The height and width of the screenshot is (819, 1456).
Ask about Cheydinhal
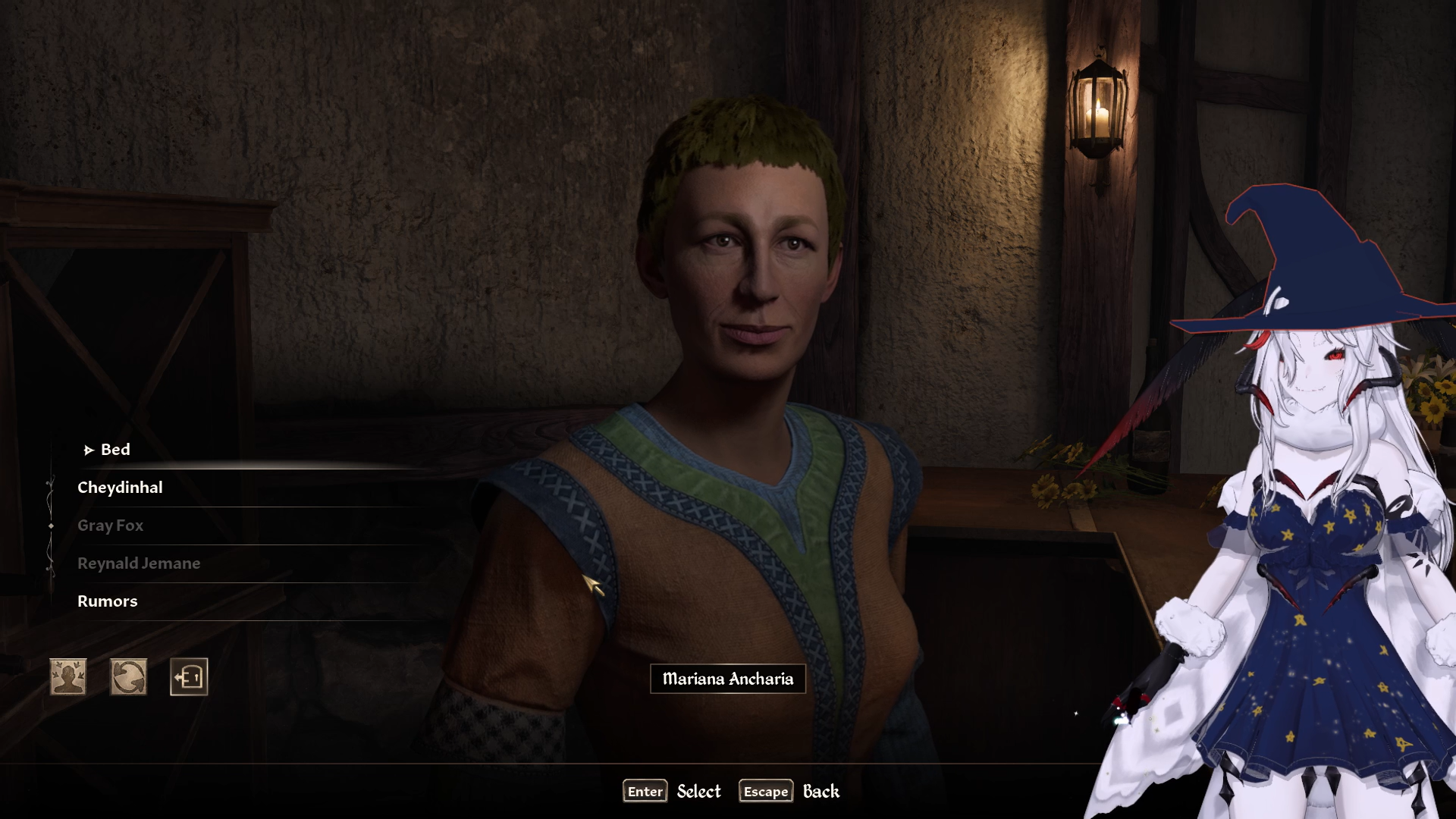(120, 488)
